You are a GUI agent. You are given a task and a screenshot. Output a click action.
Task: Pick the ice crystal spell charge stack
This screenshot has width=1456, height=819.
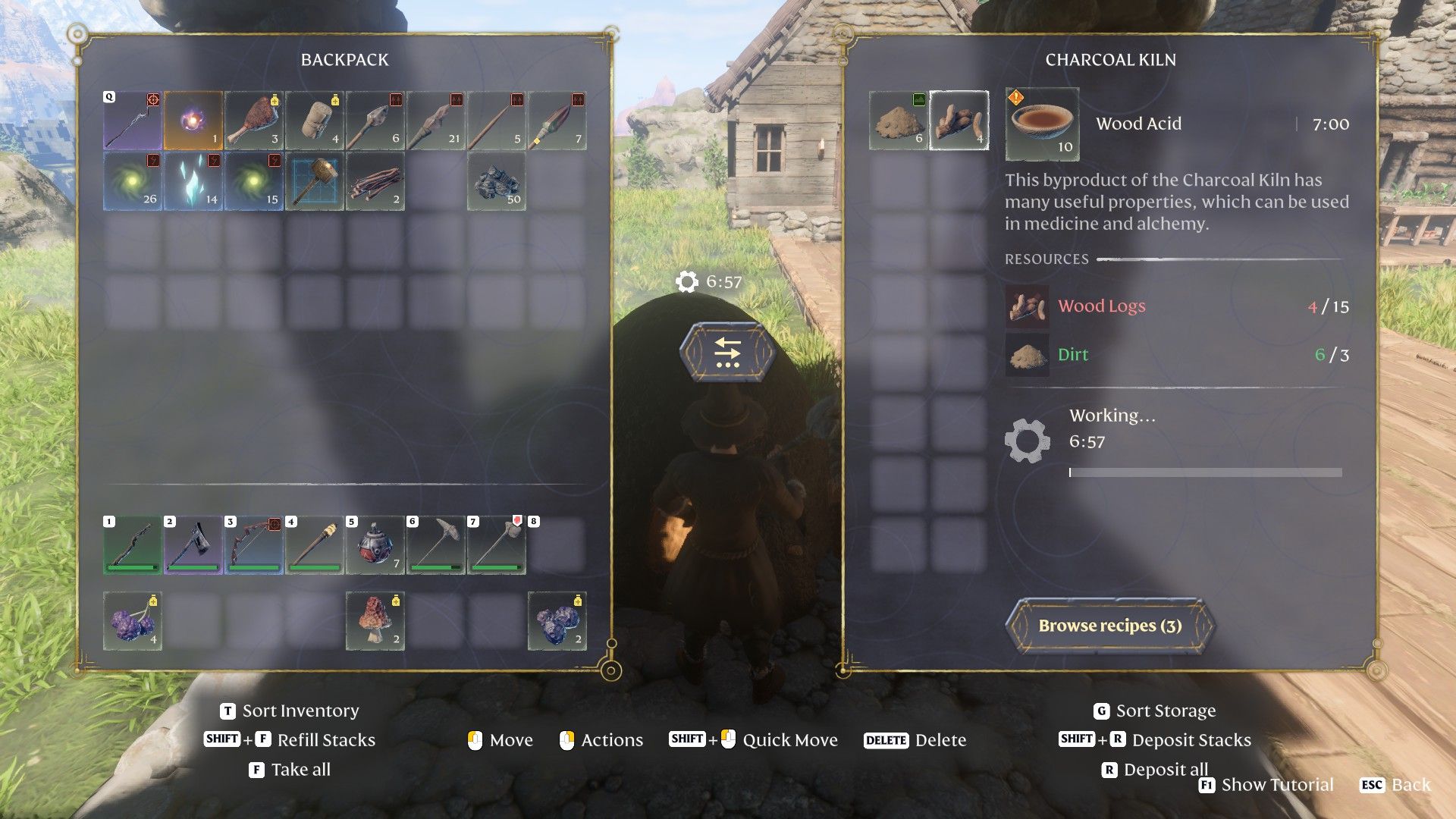coord(193,181)
